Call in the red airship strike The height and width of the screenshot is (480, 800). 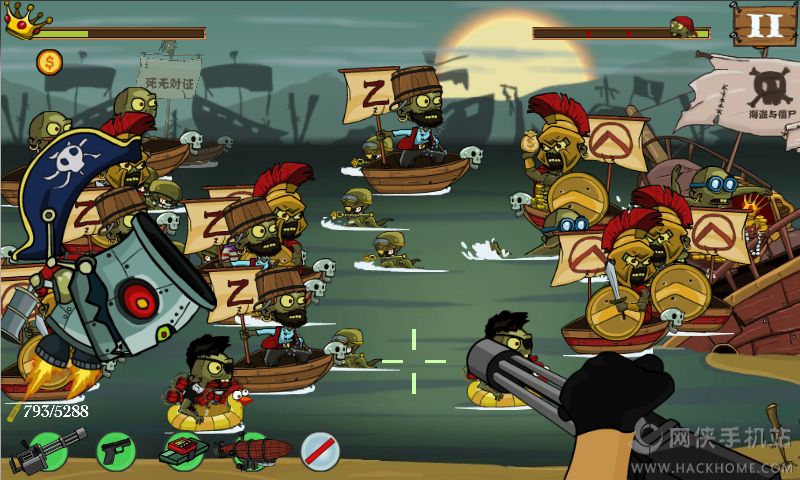[x=252, y=449]
